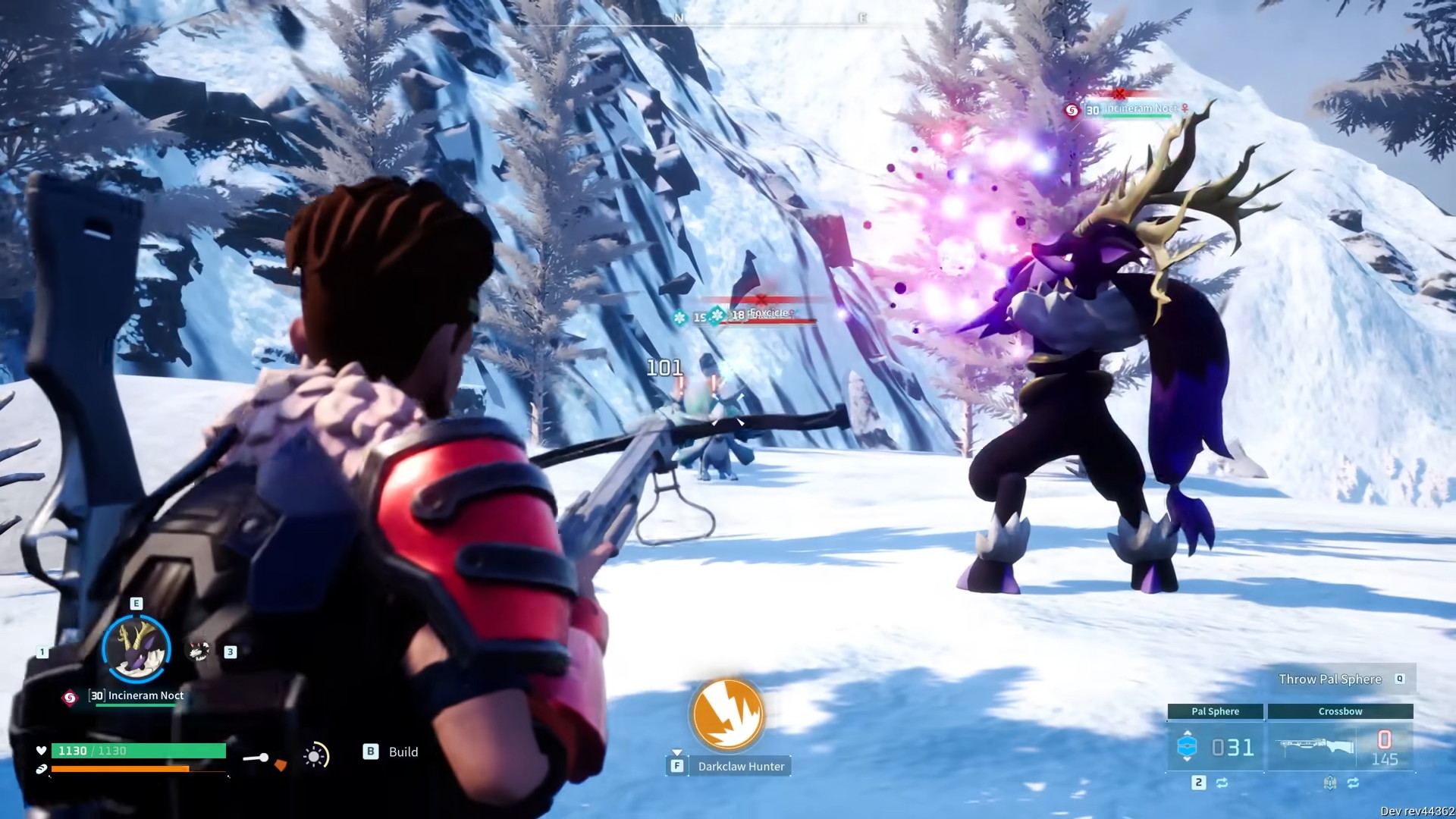Activate the Darkclaw Hunter partner skill
The image size is (1456, 819).
click(x=726, y=714)
